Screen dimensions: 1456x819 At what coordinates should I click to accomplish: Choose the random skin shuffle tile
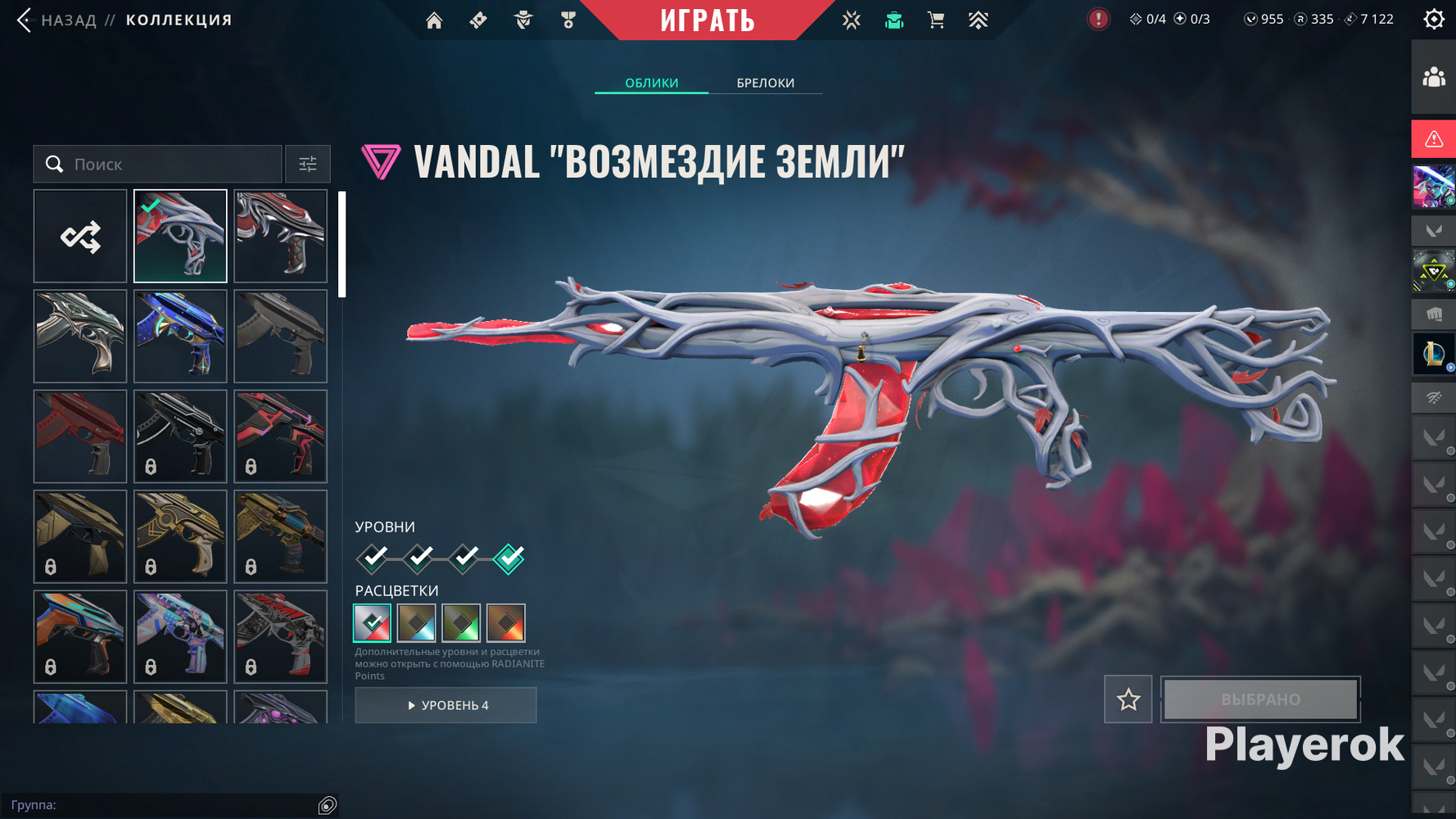click(80, 237)
